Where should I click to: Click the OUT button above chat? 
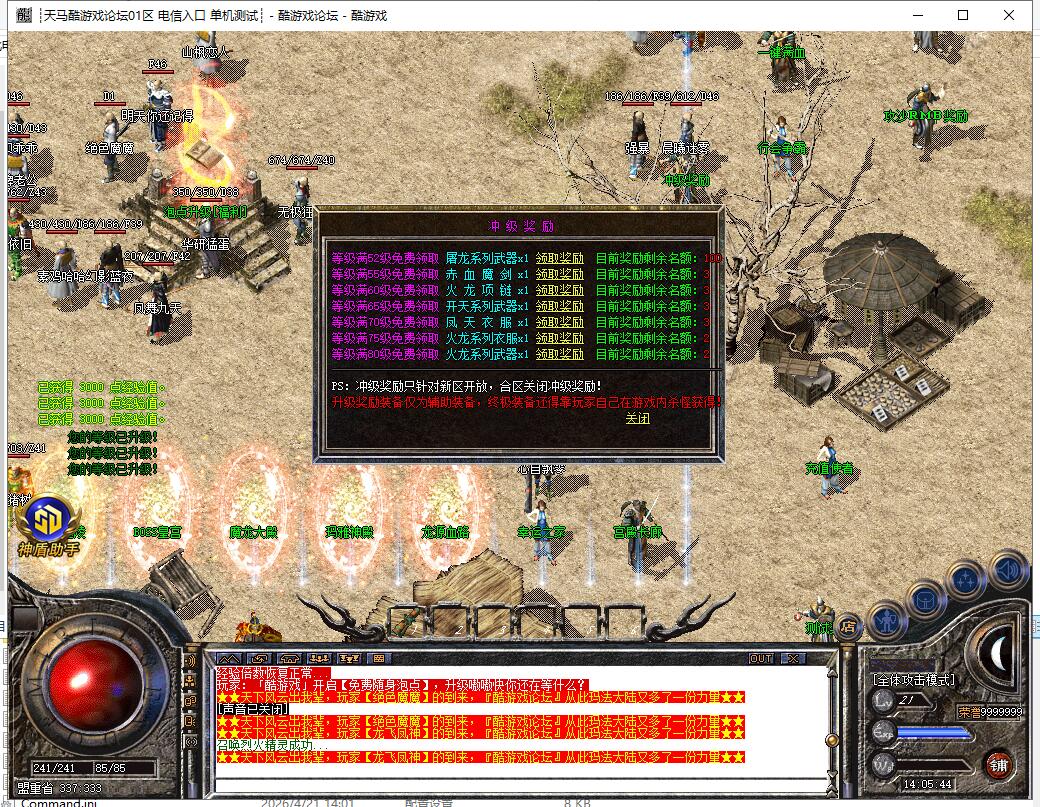pos(761,658)
